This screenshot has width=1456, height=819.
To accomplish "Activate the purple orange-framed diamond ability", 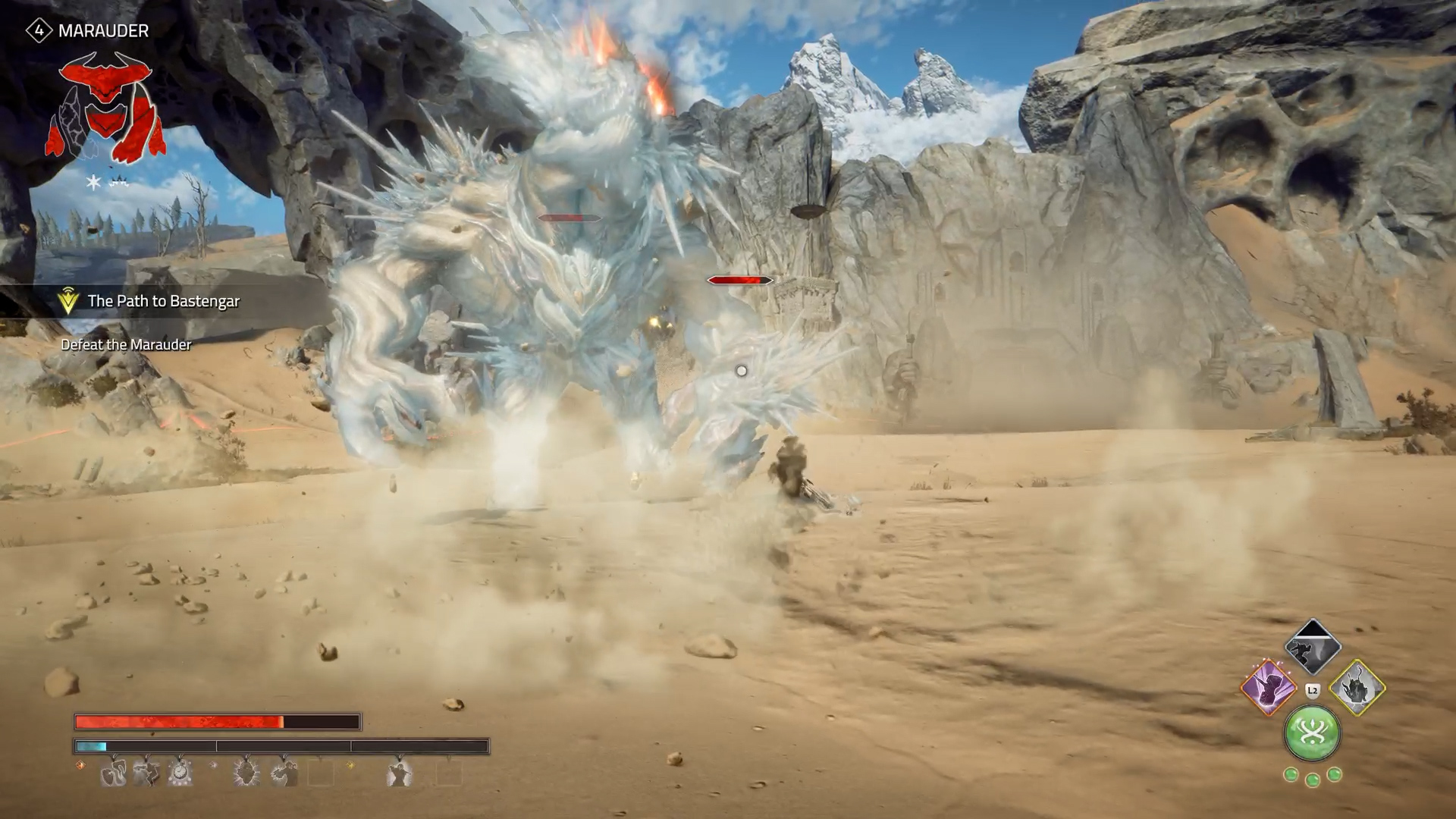I will click(1269, 688).
